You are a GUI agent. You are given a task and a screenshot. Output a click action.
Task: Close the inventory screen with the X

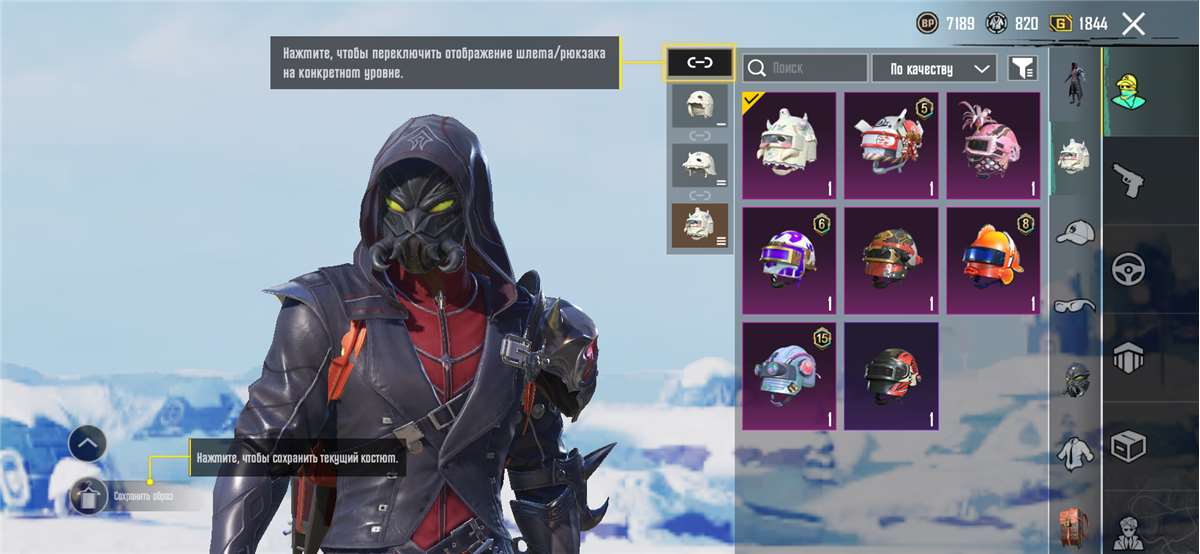(1133, 24)
